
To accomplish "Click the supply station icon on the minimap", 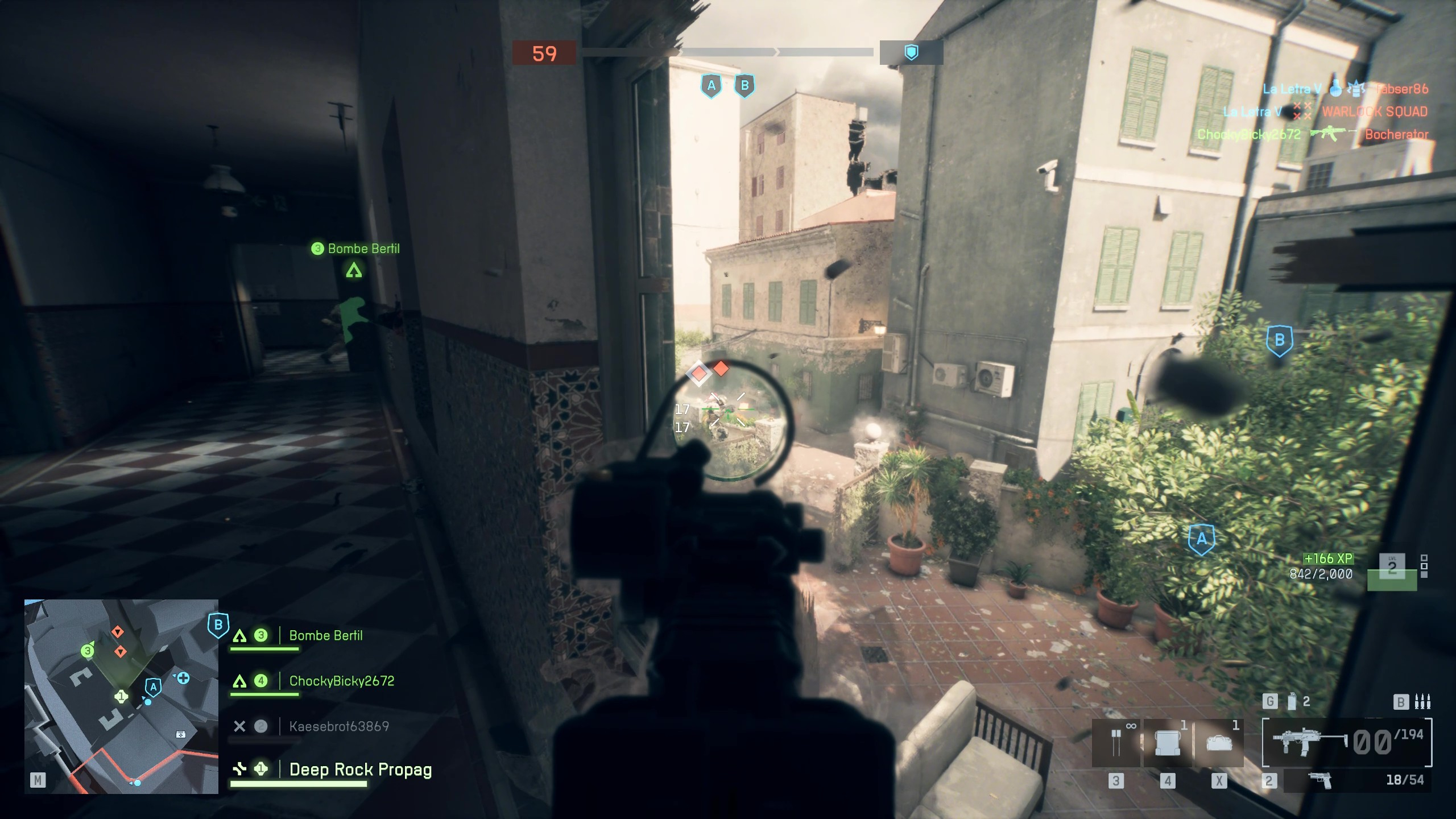I will coord(180,734).
